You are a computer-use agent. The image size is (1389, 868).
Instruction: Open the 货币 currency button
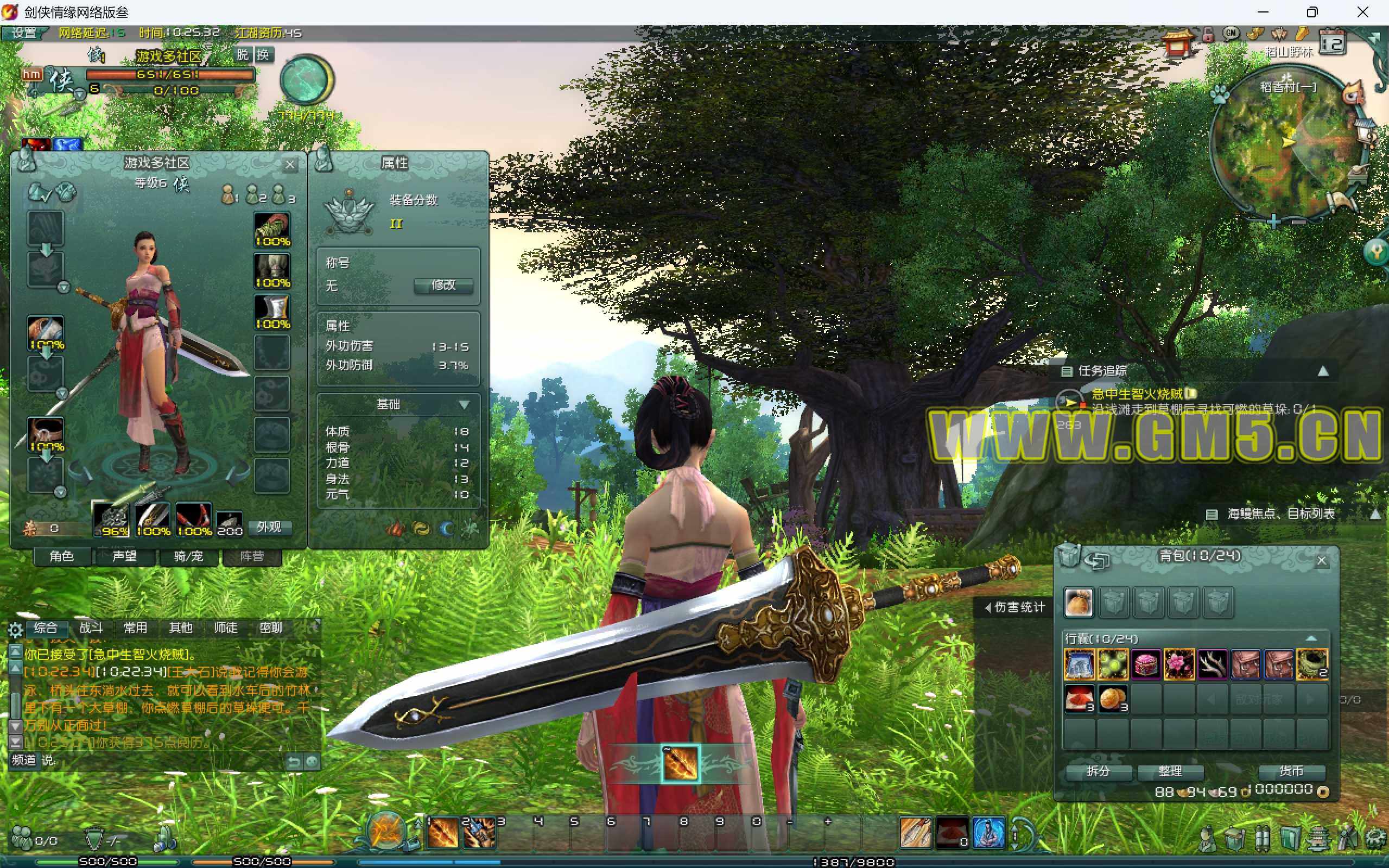coord(1291,771)
